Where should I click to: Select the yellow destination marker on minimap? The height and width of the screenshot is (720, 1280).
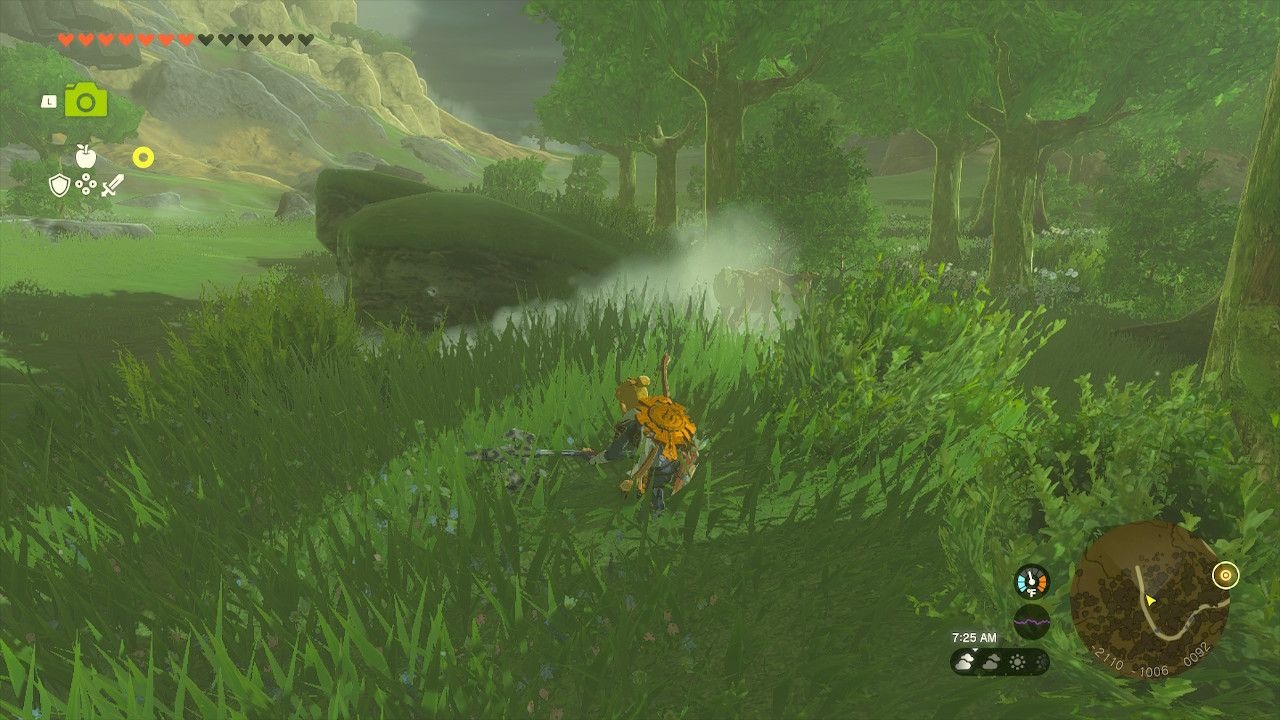coord(1226,574)
